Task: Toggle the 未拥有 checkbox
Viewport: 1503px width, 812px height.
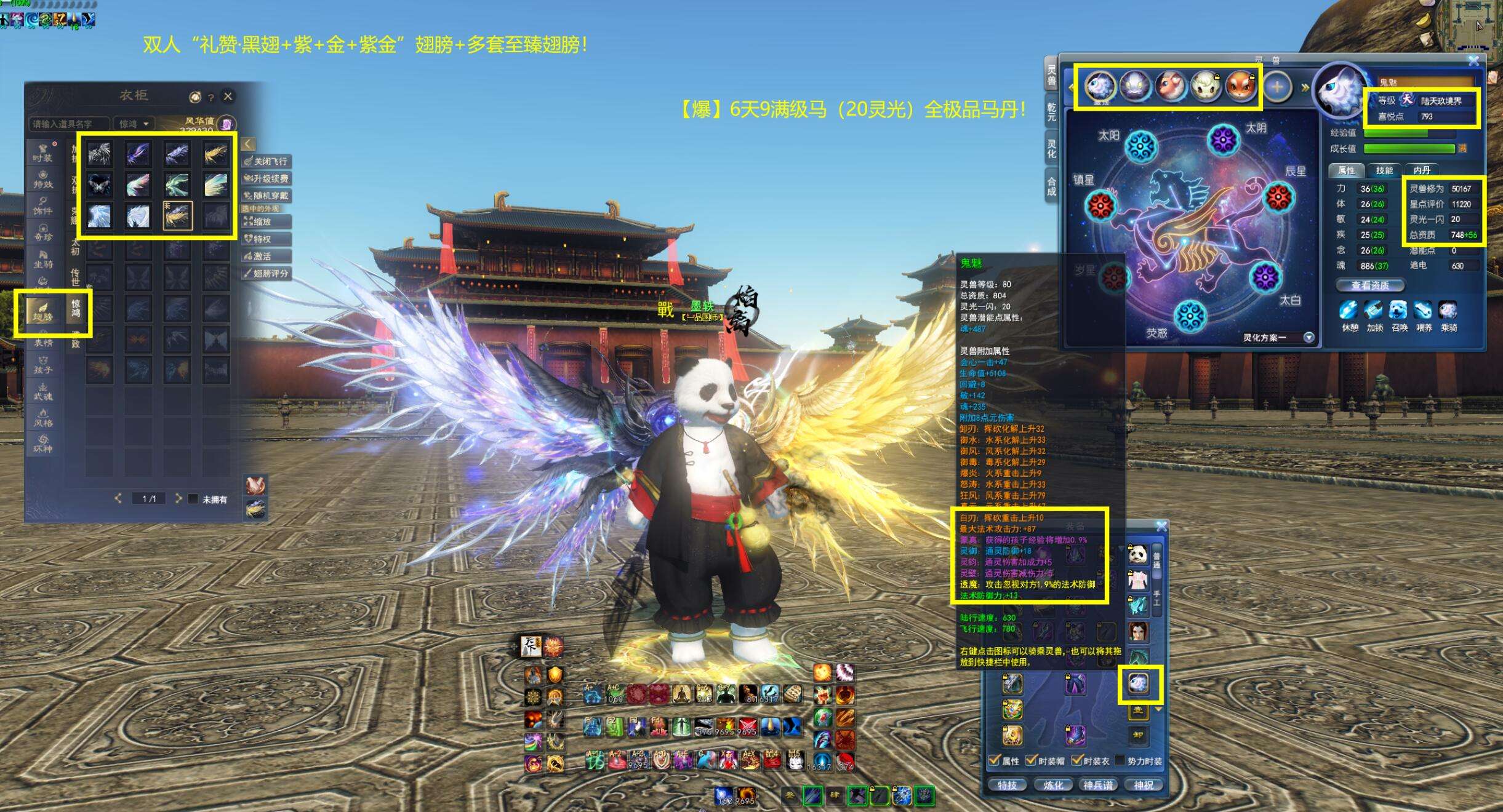Action: click(x=193, y=499)
